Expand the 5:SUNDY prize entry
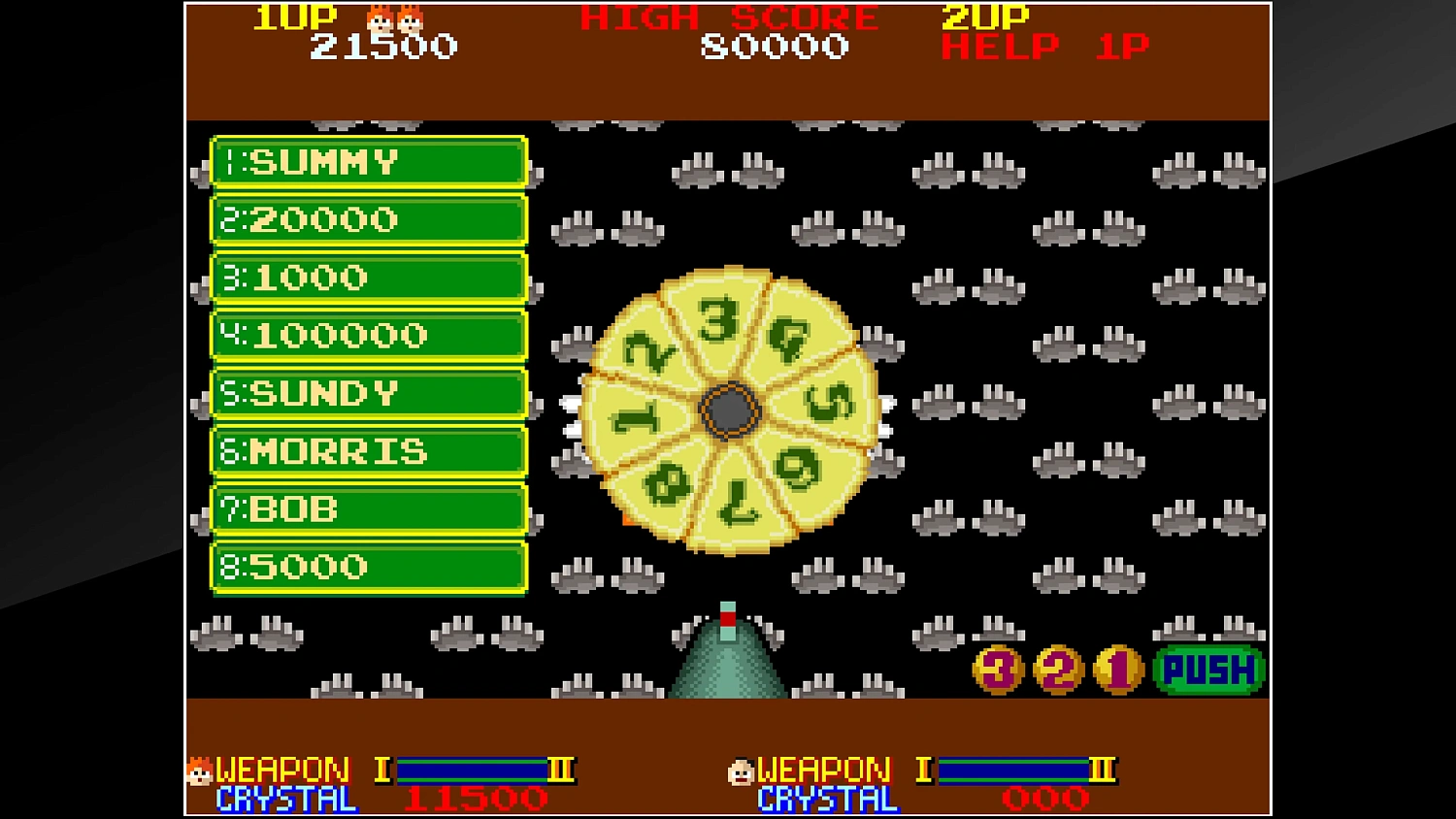The height and width of the screenshot is (819, 1456). pyautogui.click(x=369, y=394)
